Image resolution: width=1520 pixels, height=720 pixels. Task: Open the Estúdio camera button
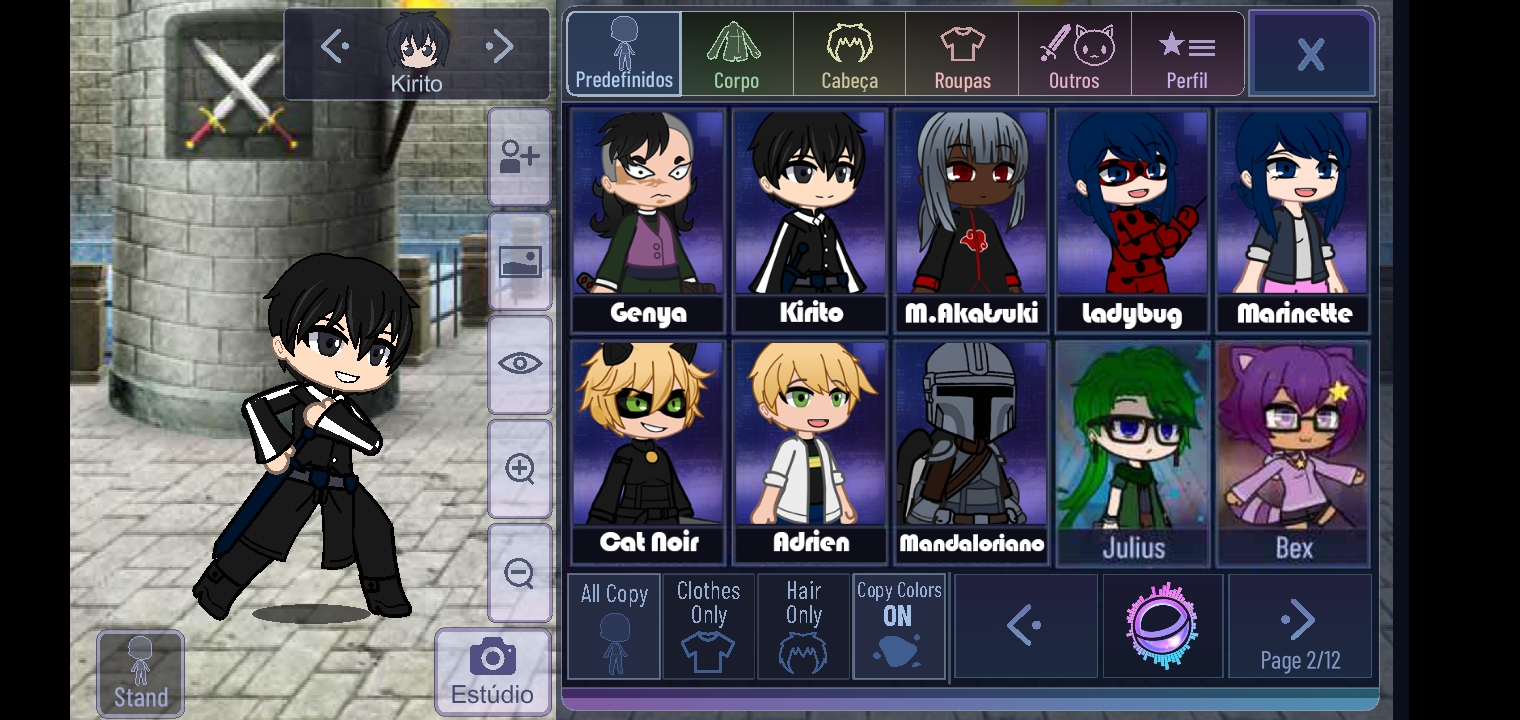[492, 671]
